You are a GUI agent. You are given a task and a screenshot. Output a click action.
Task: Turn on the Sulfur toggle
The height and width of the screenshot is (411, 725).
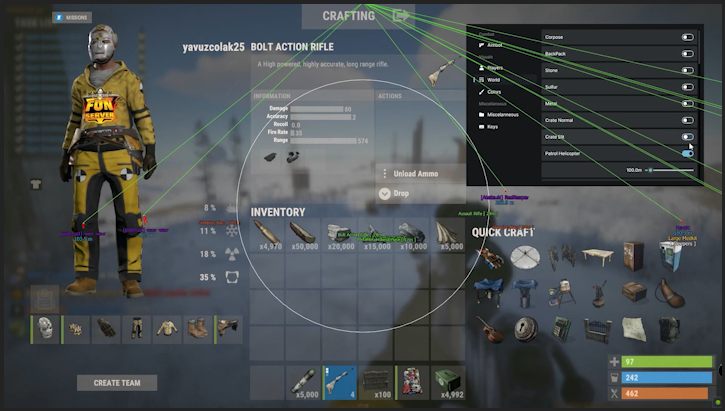(688, 87)
